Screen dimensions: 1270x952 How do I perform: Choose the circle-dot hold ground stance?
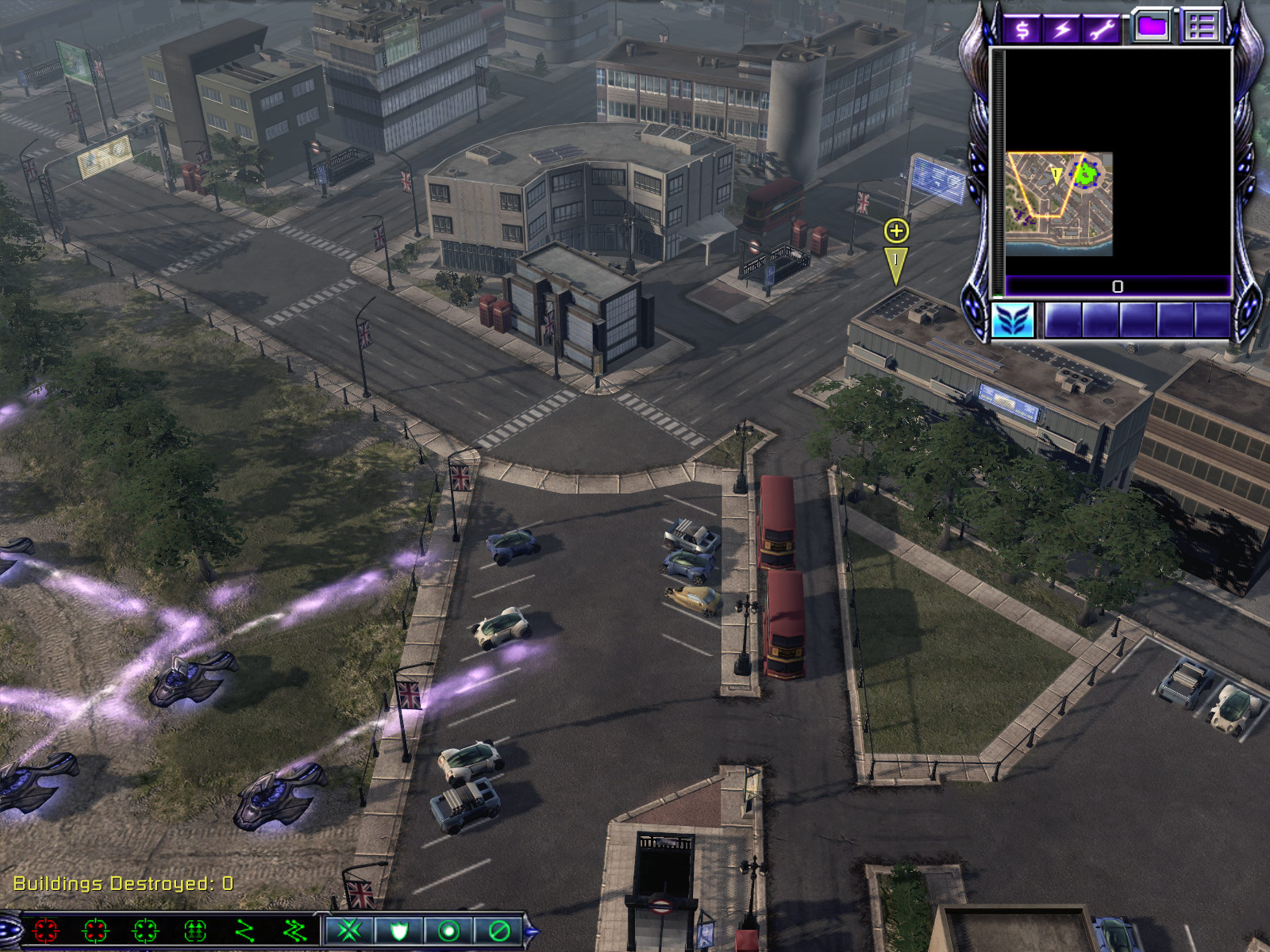coord(448,930)
